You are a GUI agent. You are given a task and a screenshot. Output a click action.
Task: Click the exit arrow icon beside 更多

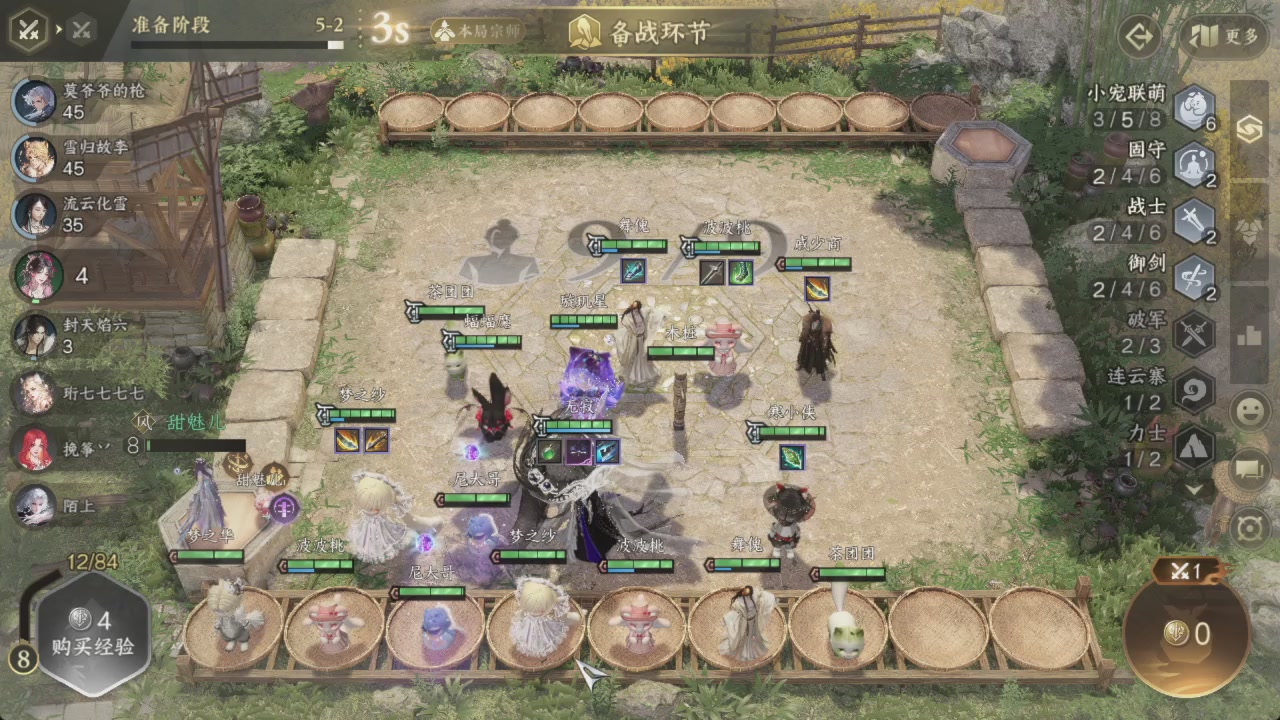tap(1138, 38)
